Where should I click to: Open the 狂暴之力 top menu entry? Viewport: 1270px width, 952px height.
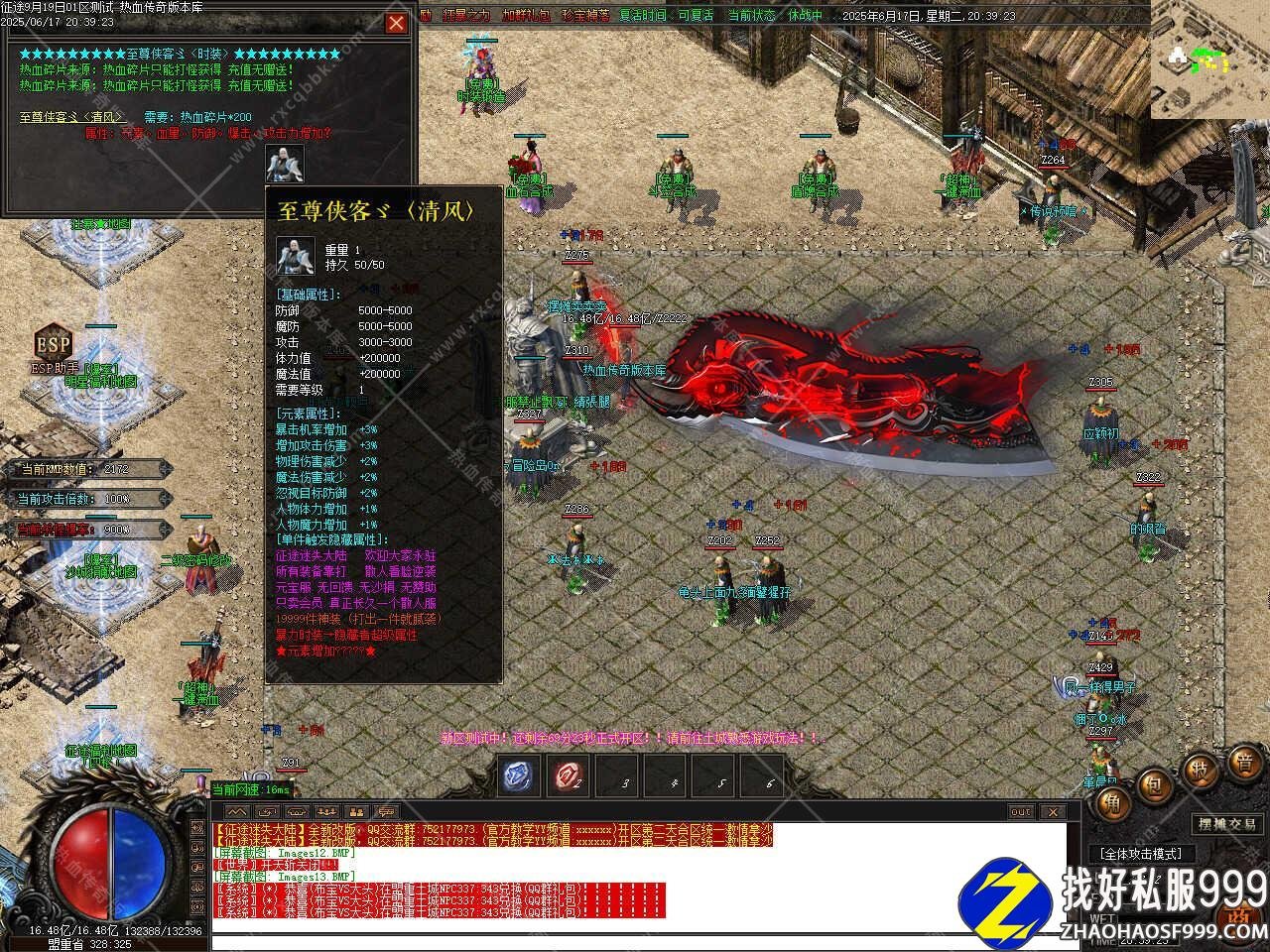pos(466,16)
